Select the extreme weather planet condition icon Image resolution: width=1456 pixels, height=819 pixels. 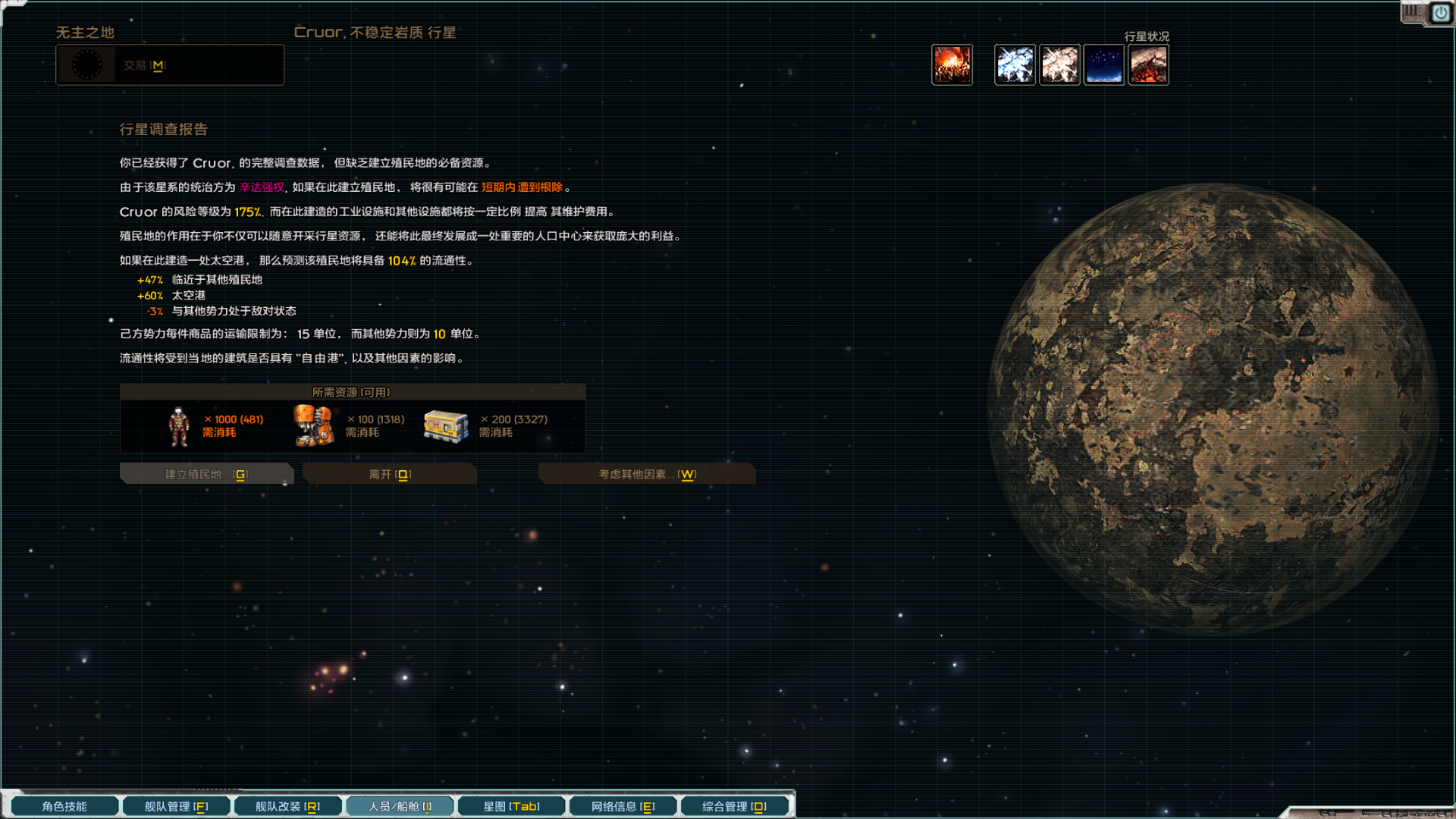[x=1015, y=64]
